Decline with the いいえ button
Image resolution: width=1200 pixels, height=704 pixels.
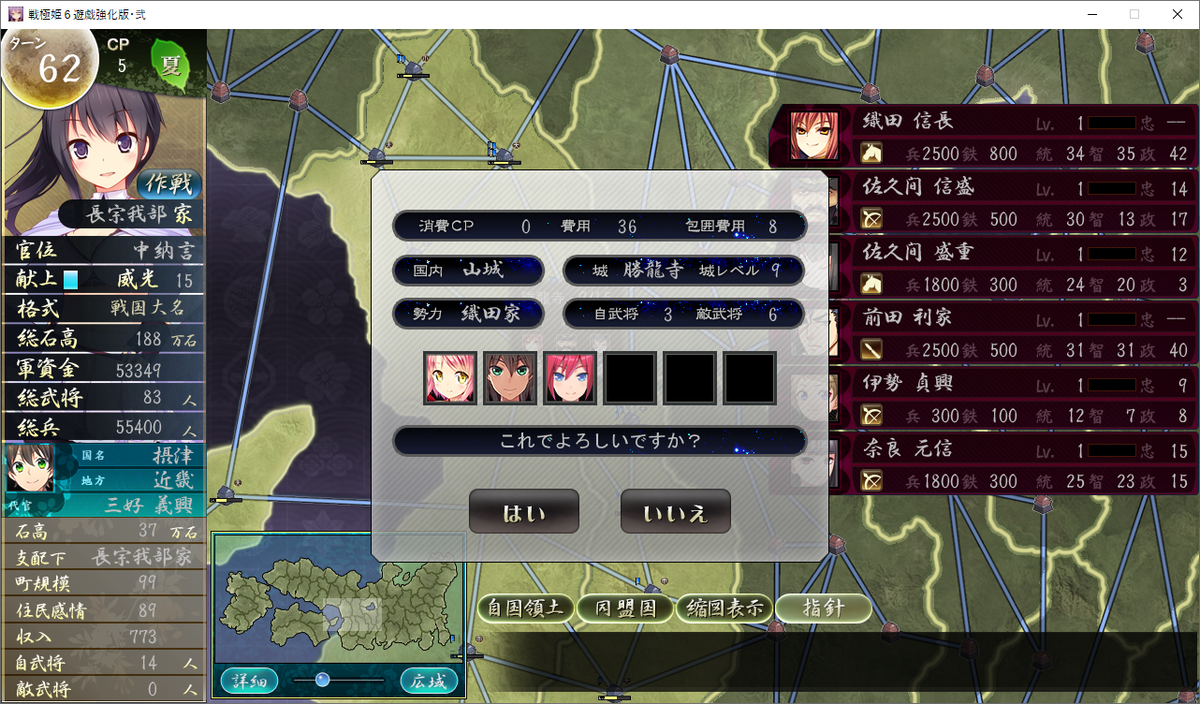click(675, 513)
